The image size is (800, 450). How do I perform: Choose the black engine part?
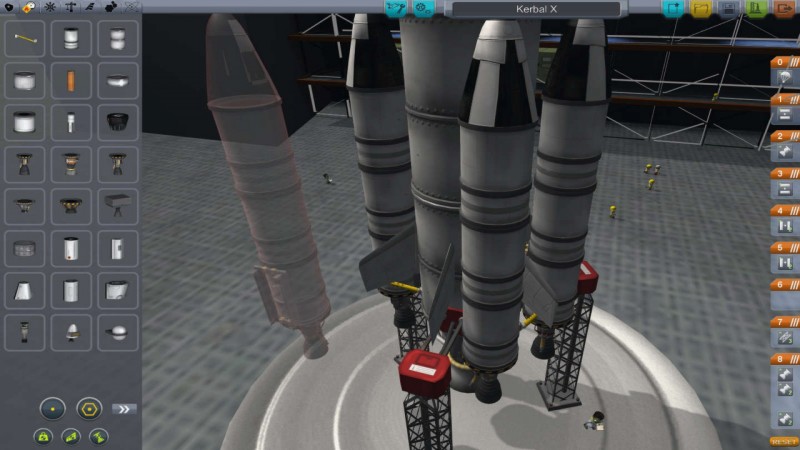pos(117,122)
